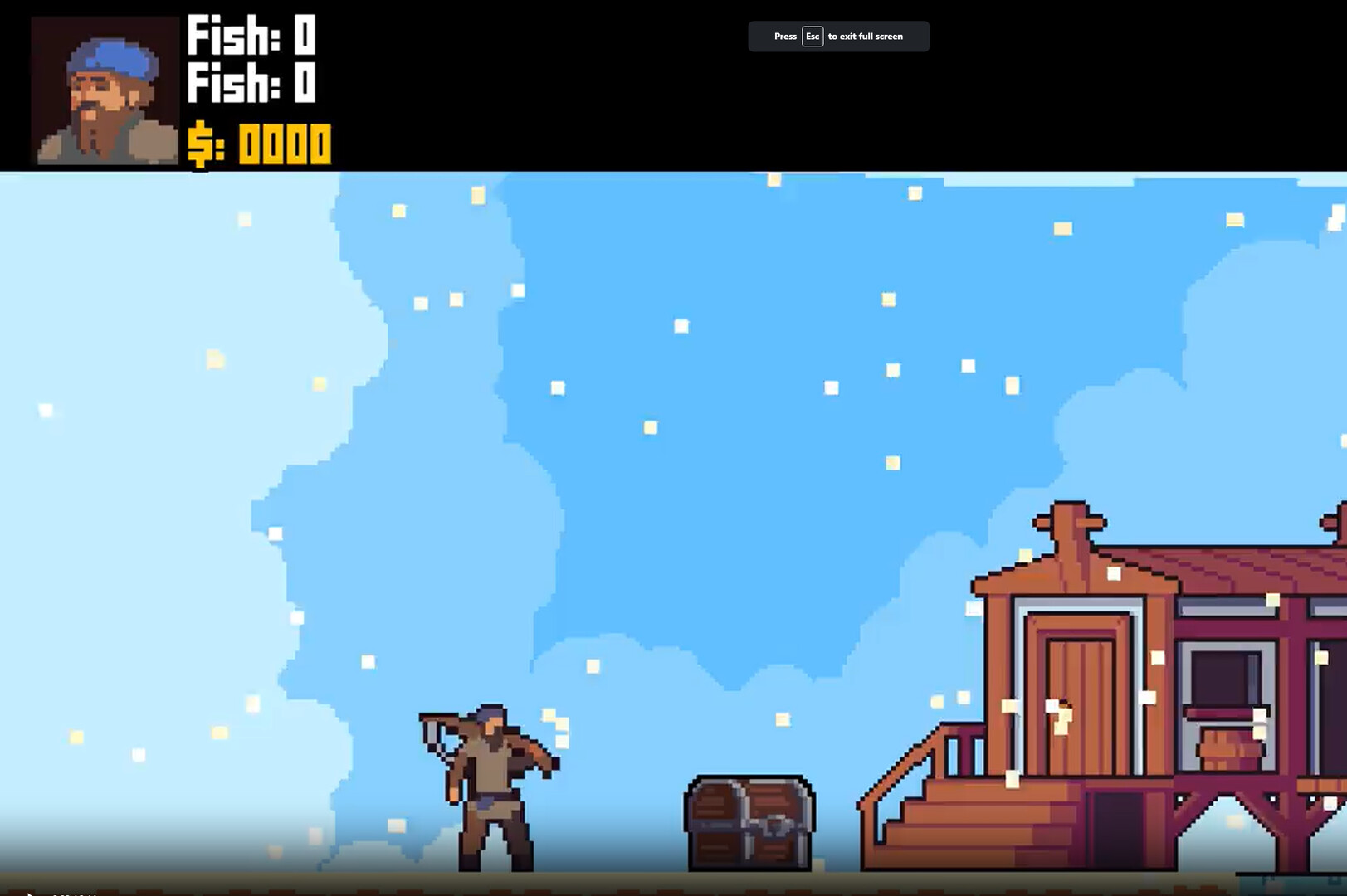Open the brown door of the house
The width and height of the screenshot is (1347, 896).
[1079, 705]
